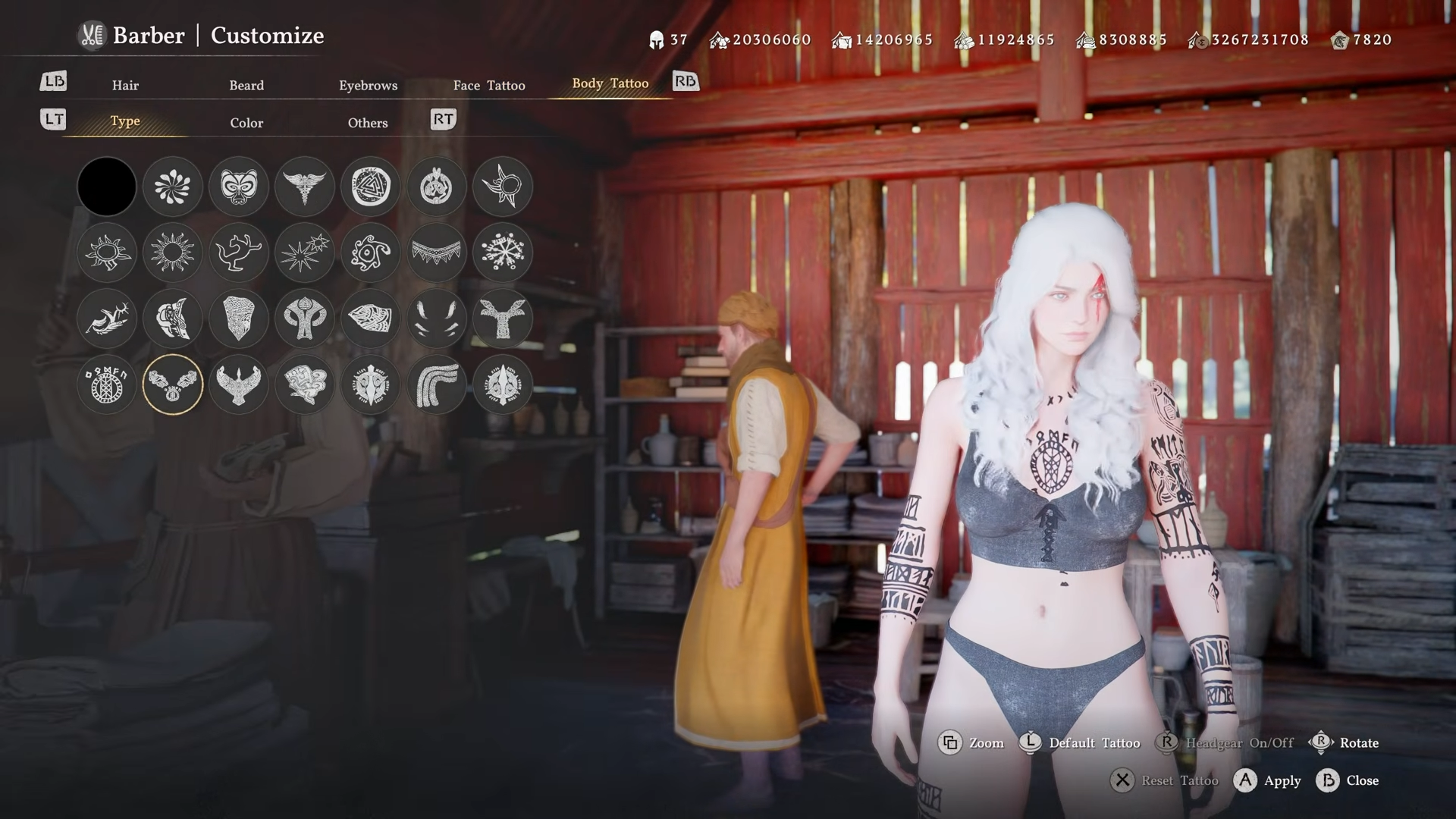Go to the Face Tattoo tab

(489, 85)
